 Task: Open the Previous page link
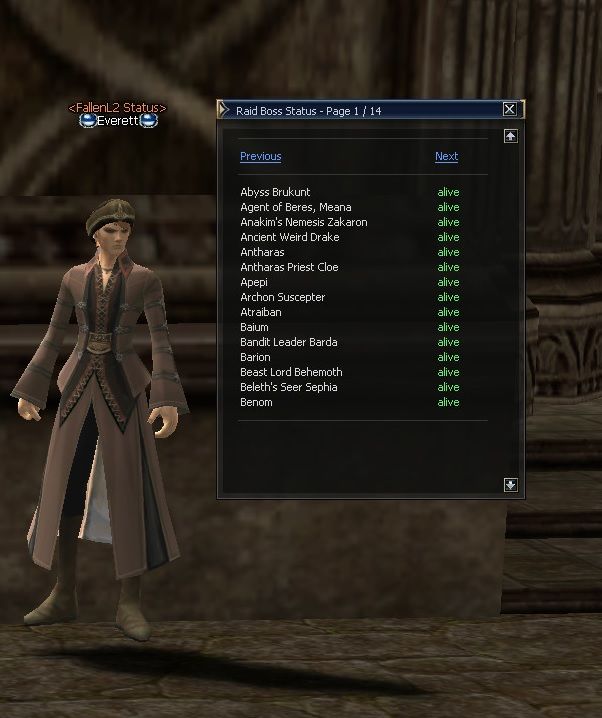(x=260, y=156)
